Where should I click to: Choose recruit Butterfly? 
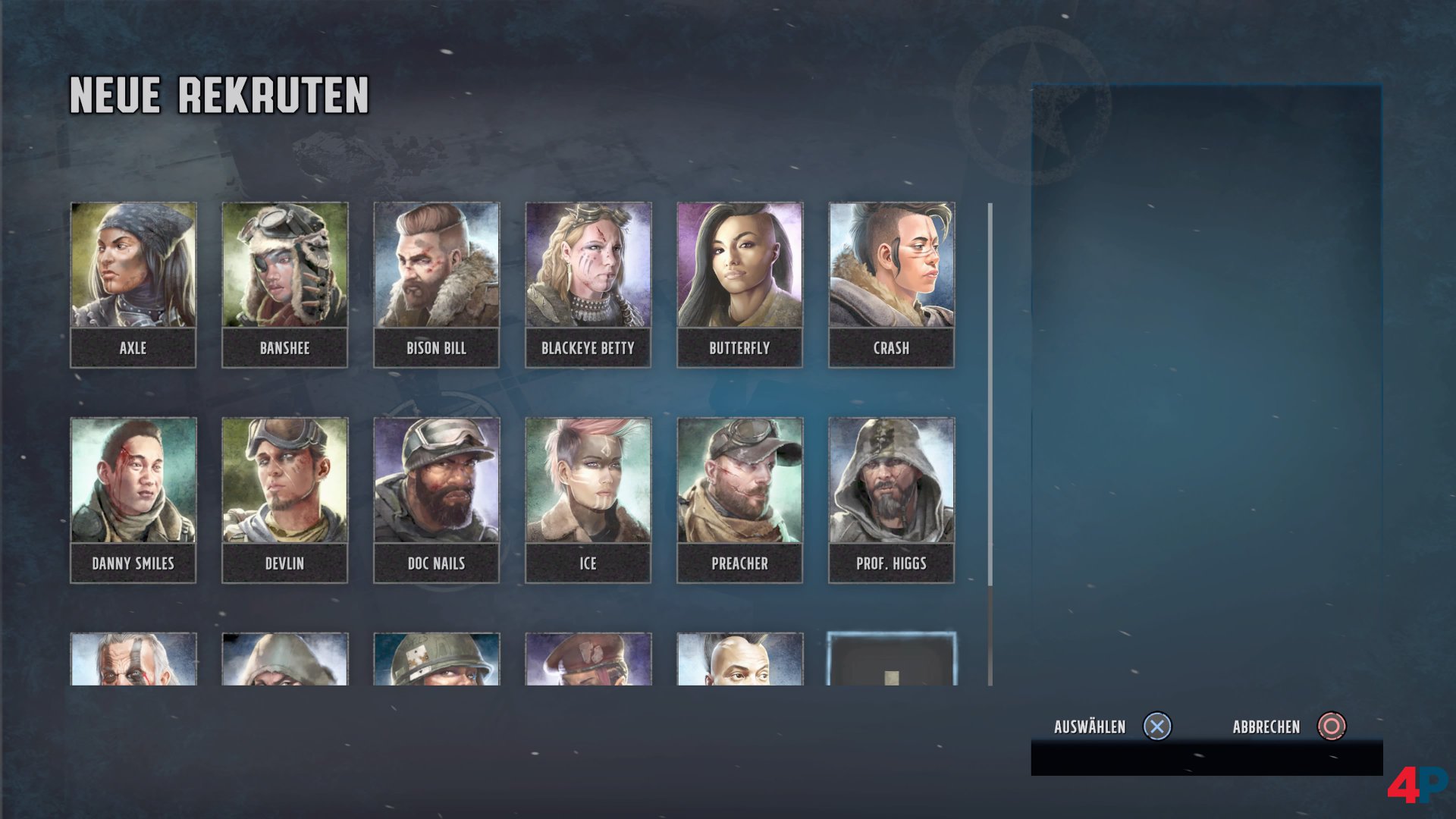739,284
